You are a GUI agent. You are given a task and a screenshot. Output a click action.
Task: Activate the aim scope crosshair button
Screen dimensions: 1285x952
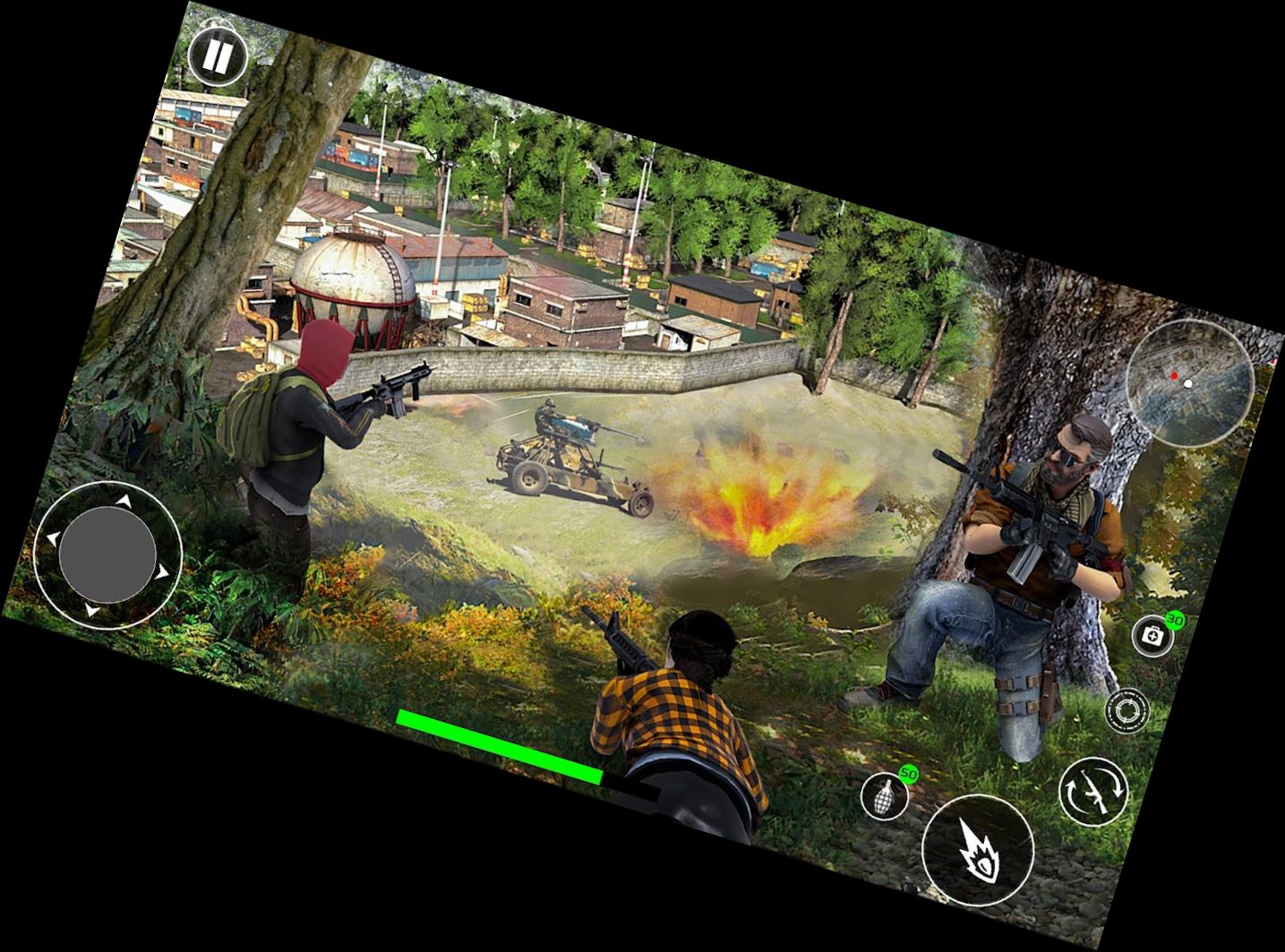click(1127, 710)
